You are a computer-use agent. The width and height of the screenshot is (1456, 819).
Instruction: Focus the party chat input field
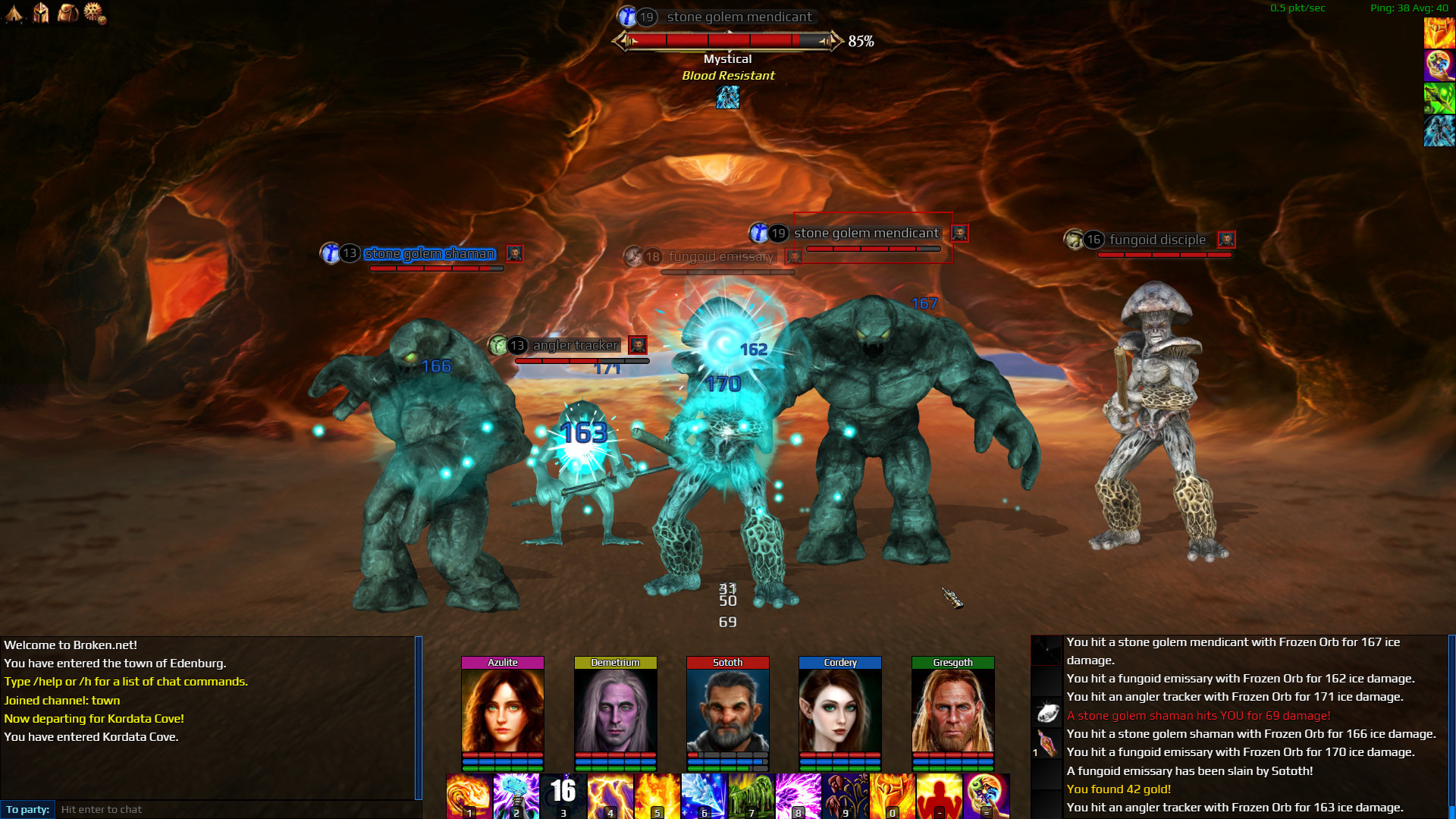point(235,809)
